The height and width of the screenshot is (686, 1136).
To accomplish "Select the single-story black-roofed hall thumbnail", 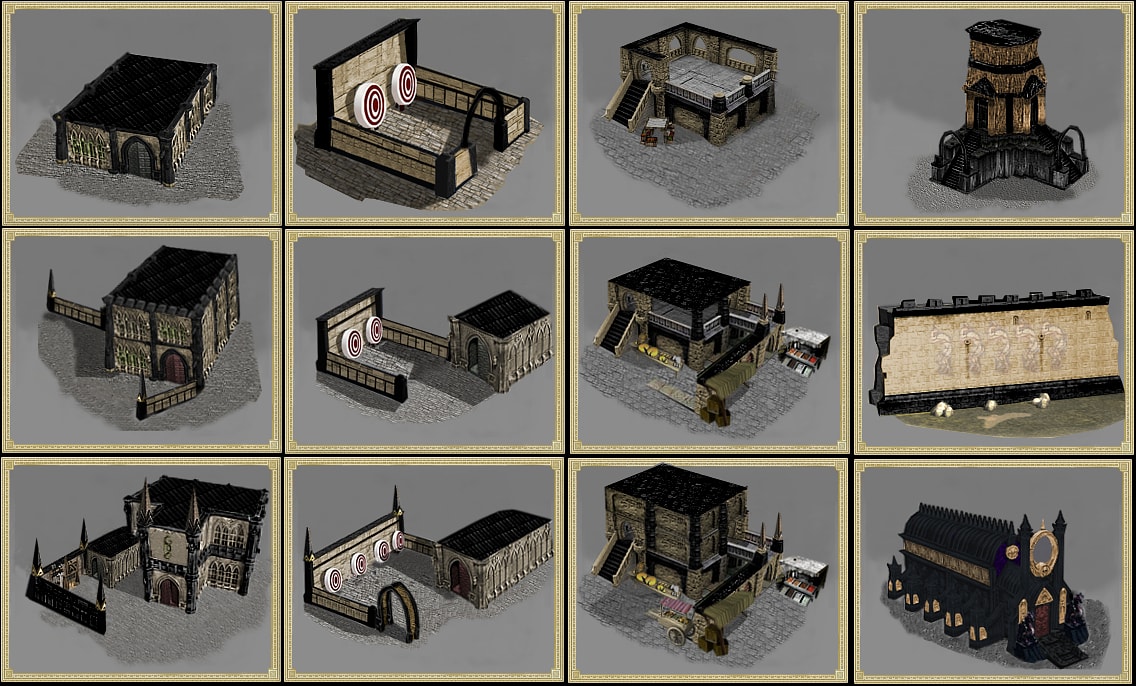I will tap(141, 113).
